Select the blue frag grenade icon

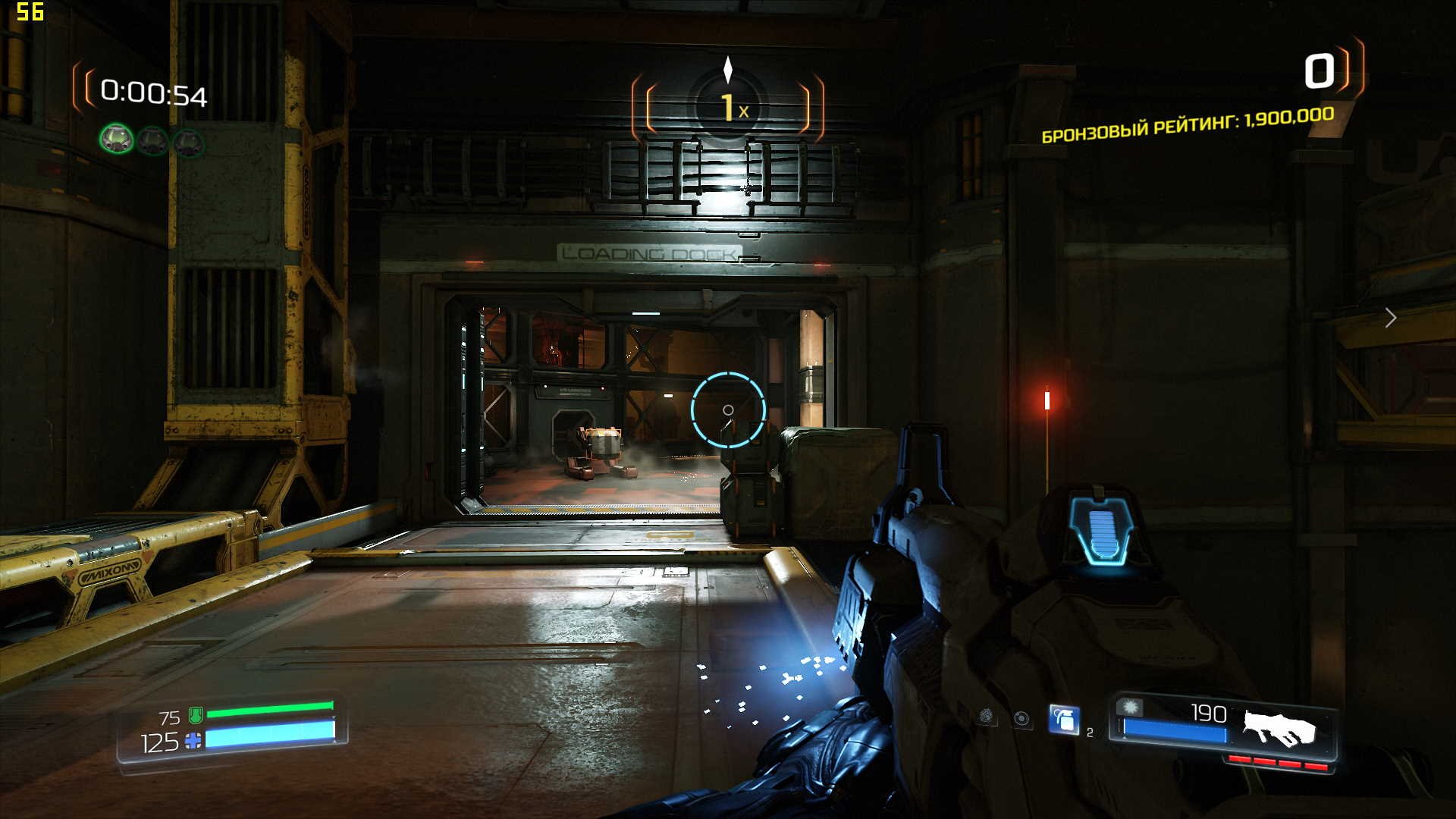[1064, 719]
